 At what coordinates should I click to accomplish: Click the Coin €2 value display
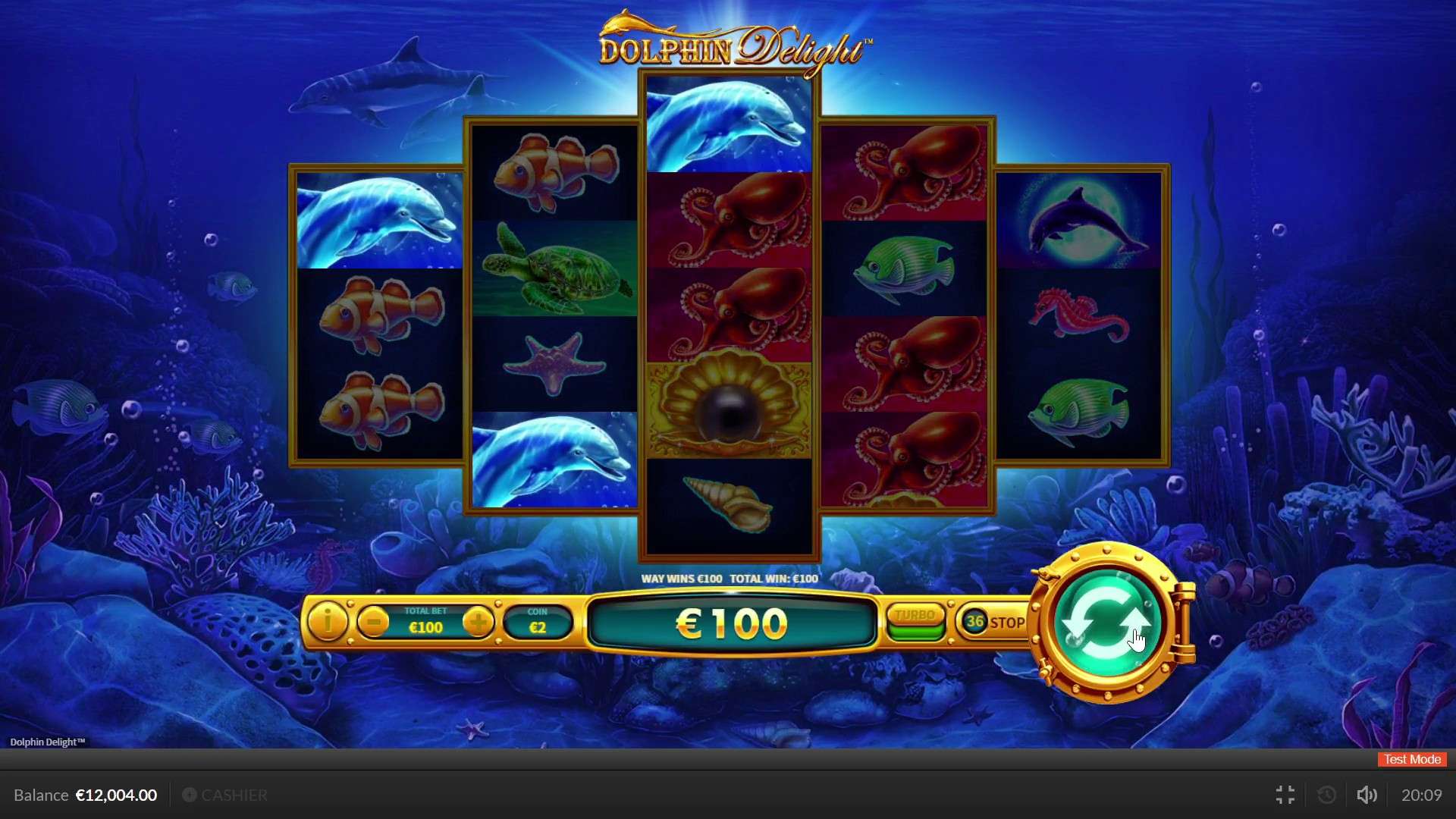(x=538, y=620)
